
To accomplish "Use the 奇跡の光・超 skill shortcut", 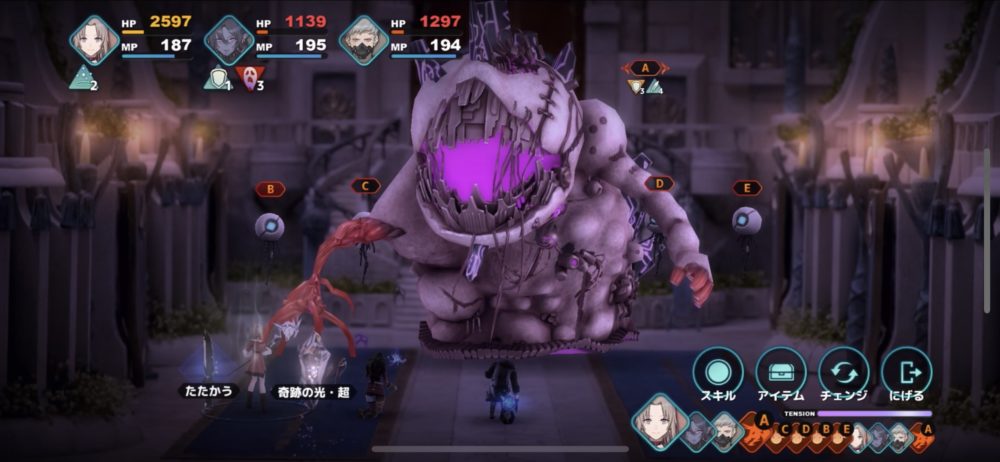I will tap(313, 392).
